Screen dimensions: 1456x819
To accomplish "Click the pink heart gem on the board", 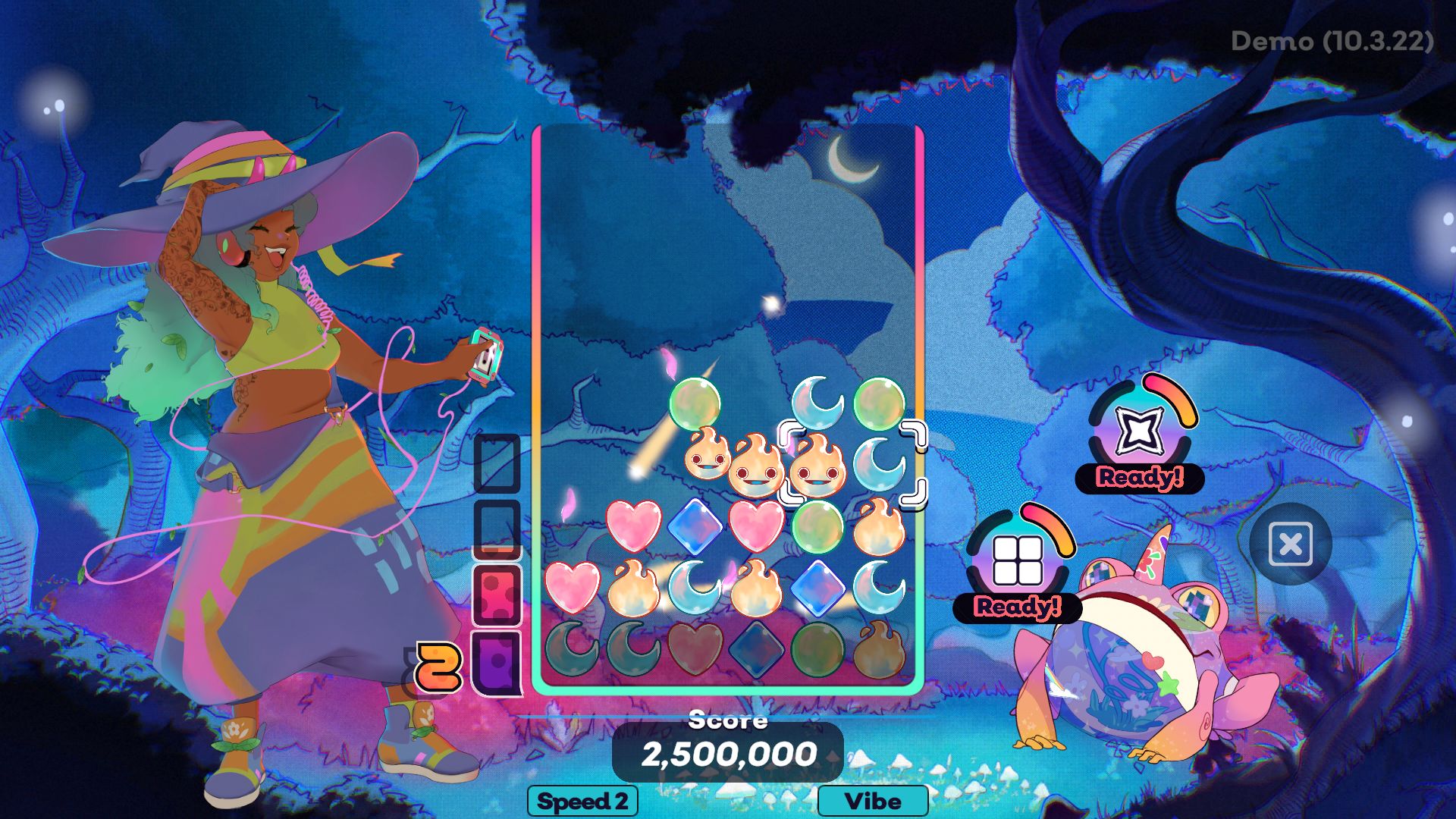I will pos(633,526).
